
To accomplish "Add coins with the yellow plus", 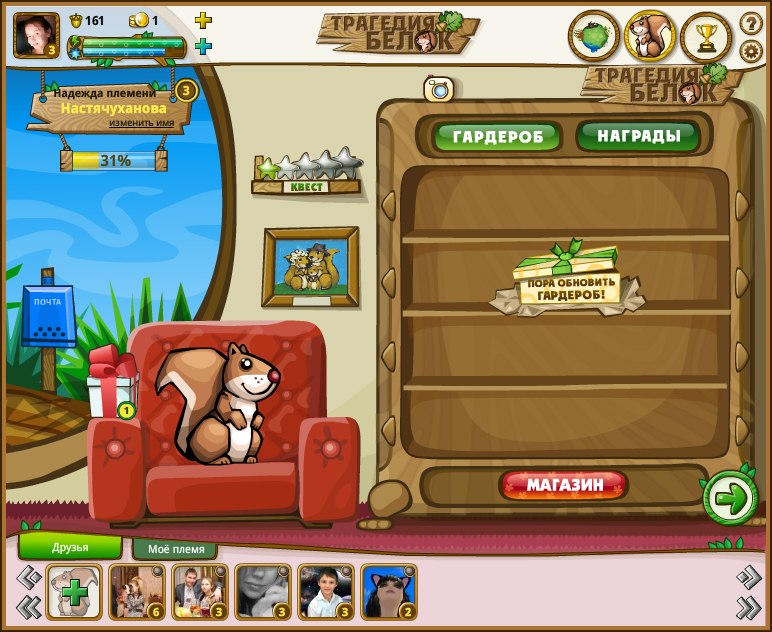I will point(203,21).
